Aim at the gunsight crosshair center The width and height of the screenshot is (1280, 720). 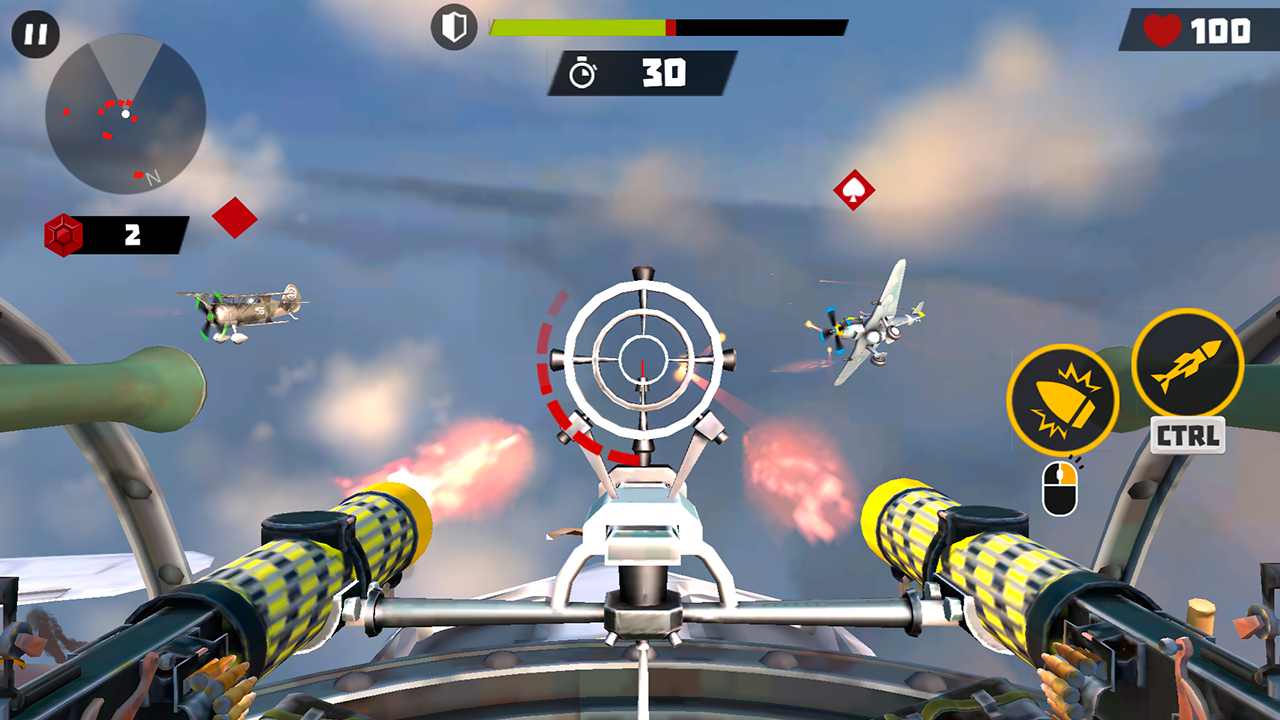(x=643, y=357)
